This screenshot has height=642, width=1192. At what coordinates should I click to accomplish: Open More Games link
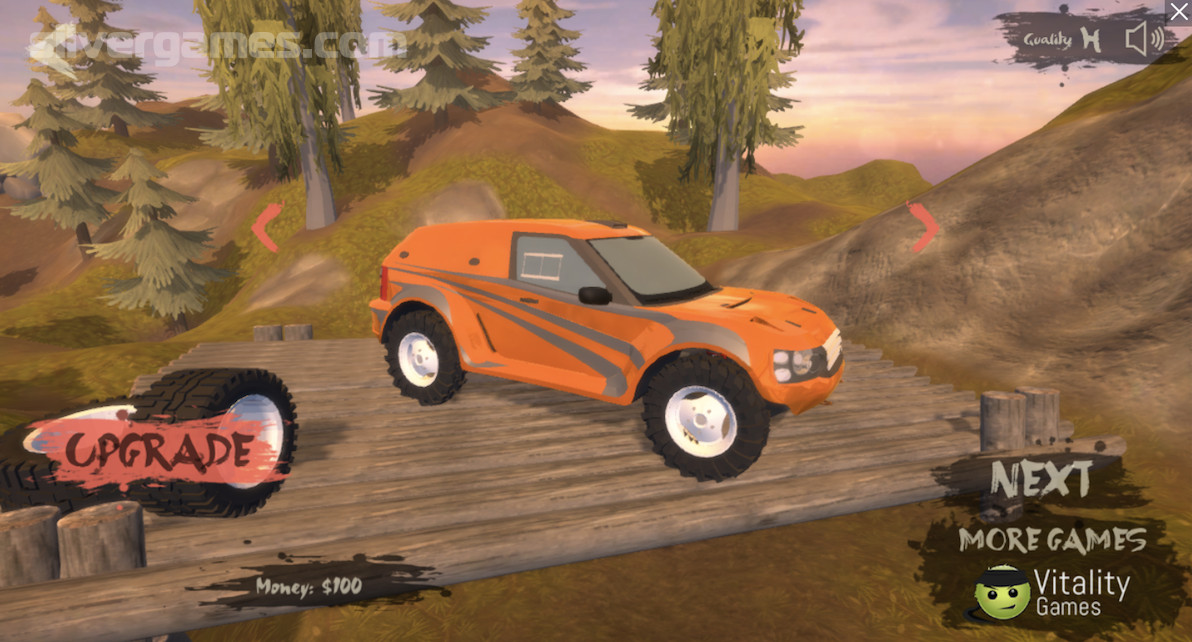[x=1052, y=540]
